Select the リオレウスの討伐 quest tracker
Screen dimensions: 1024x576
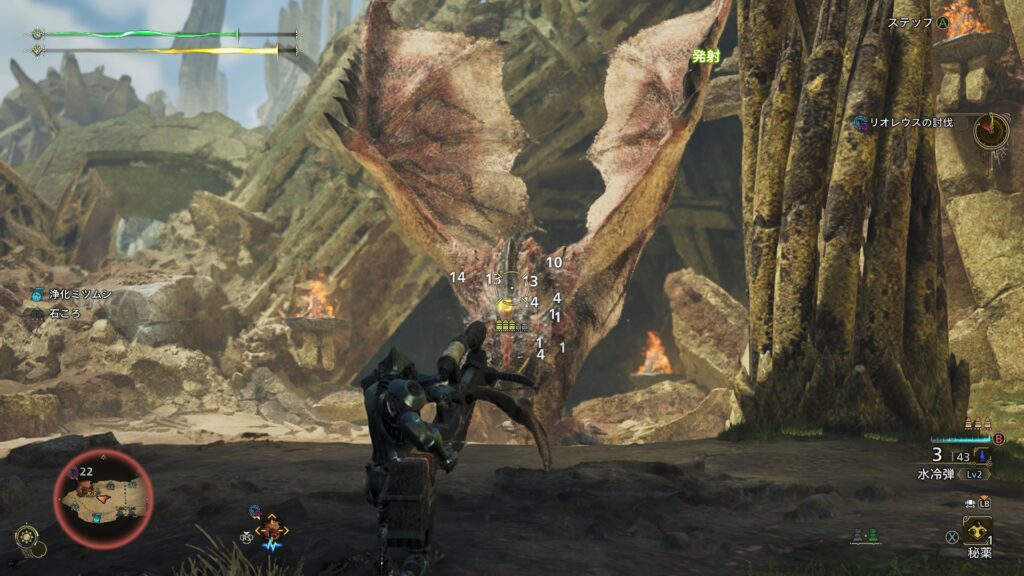[909, 122]
